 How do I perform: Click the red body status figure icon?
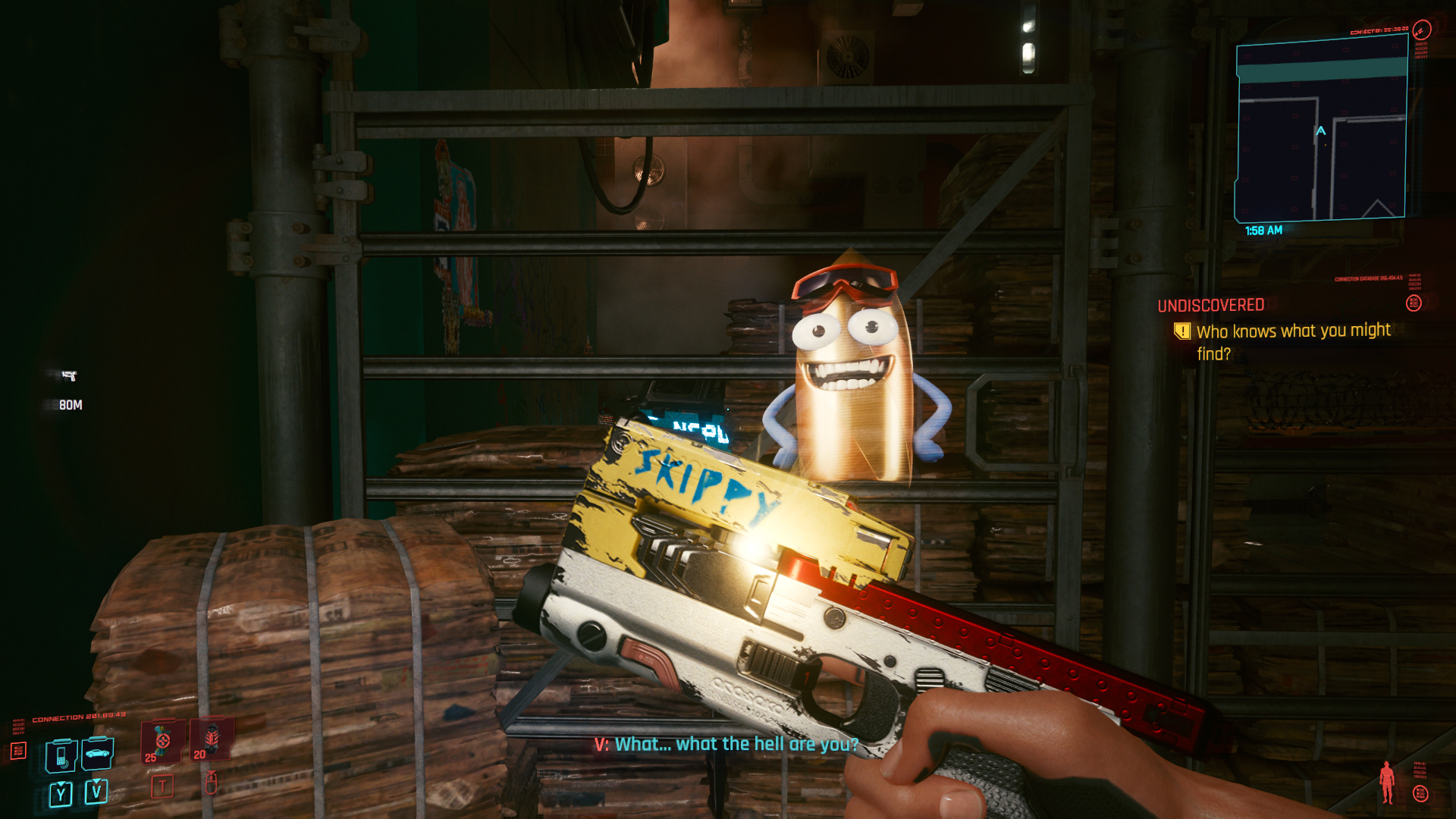click(x=1387, y=782)
